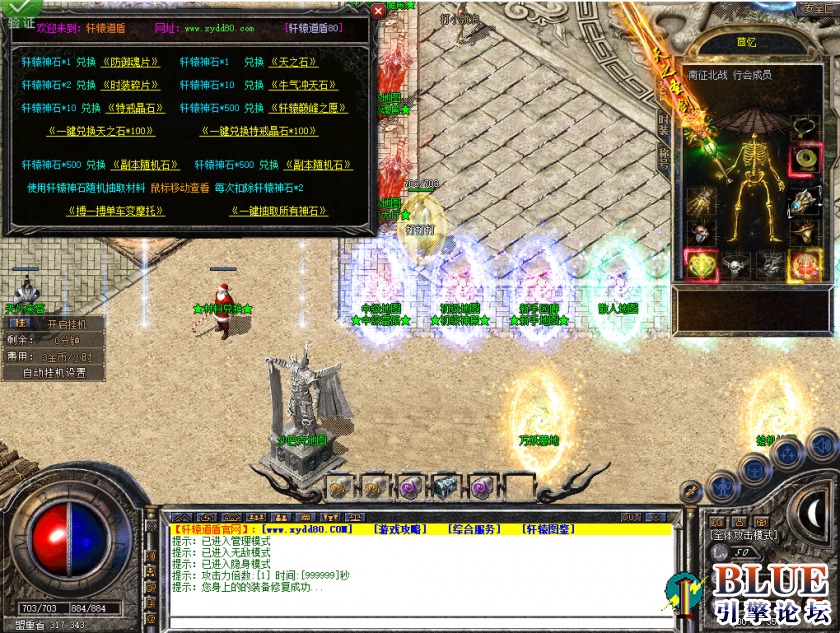Exchange for 《特戒晶石》

tap(136, 108)
